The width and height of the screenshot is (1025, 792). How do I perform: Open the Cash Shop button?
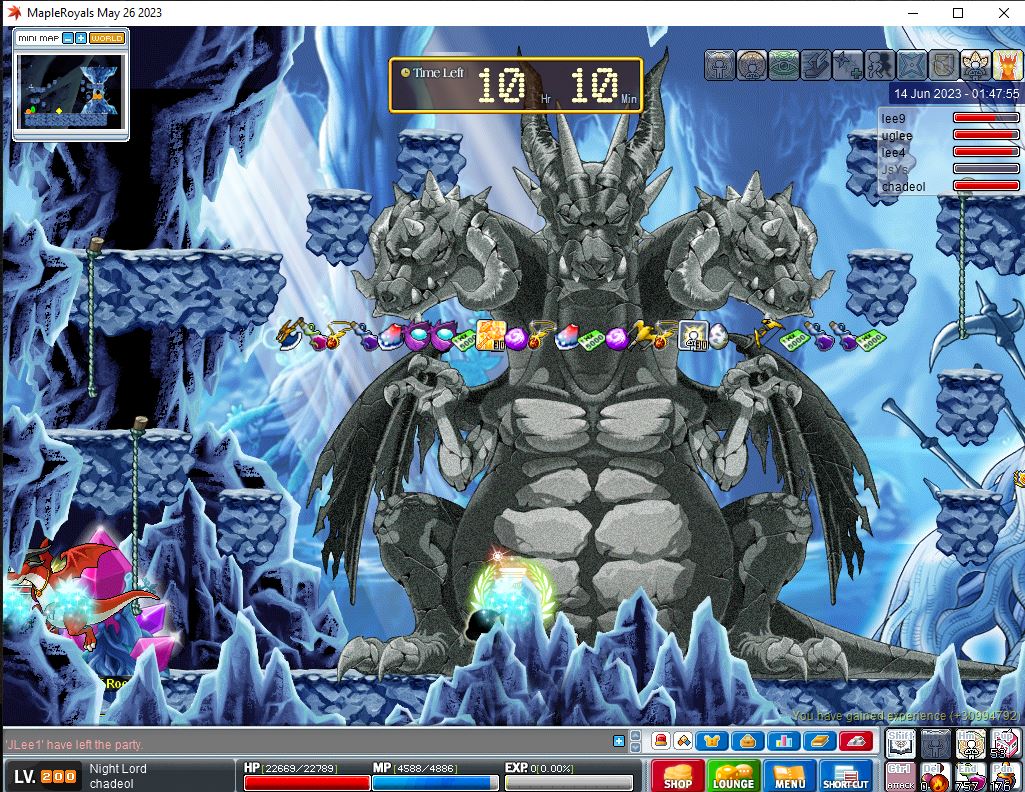677,776
